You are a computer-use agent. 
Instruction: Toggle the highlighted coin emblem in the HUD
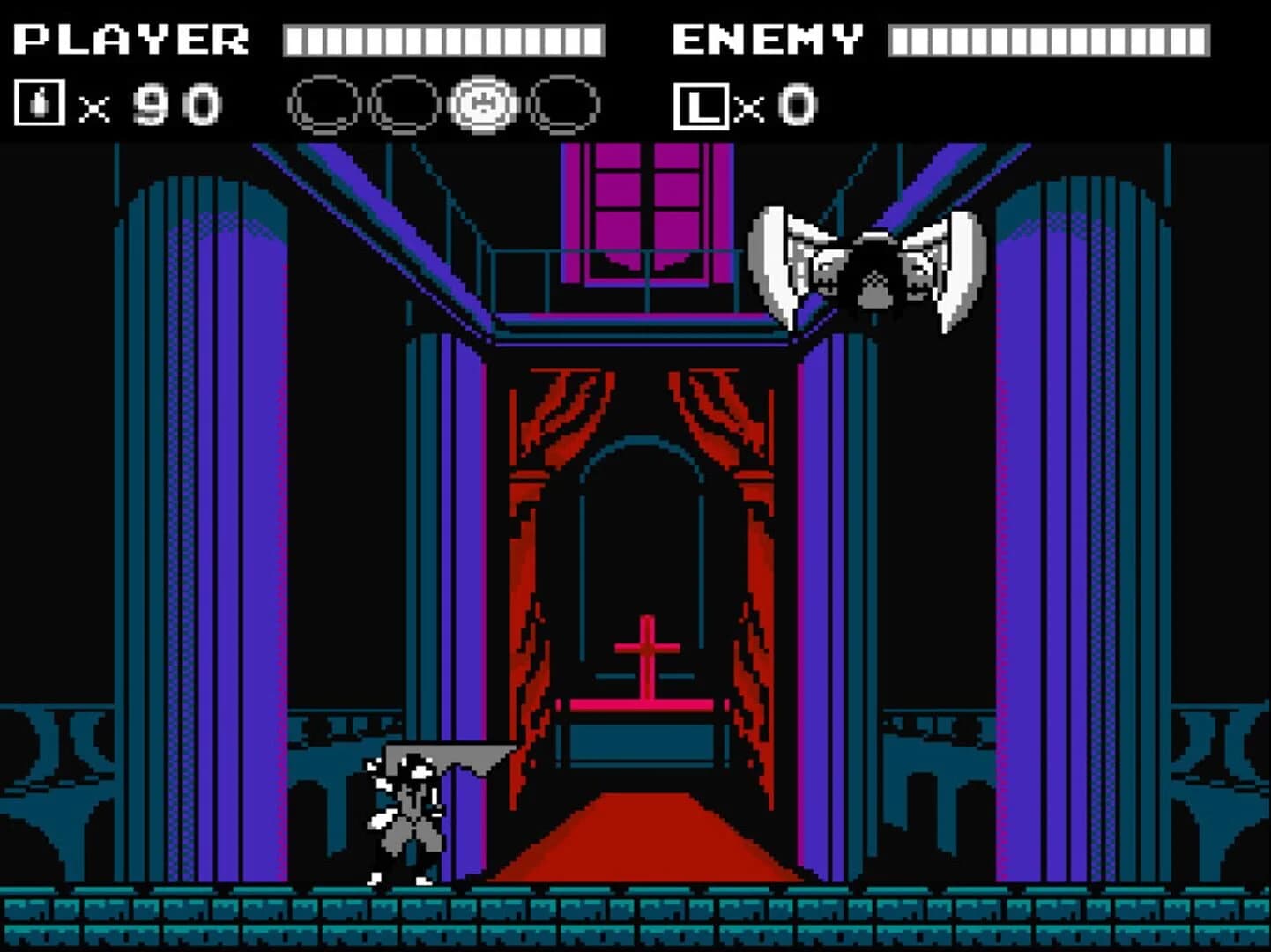pyautogui.click(x=481, y=103)
